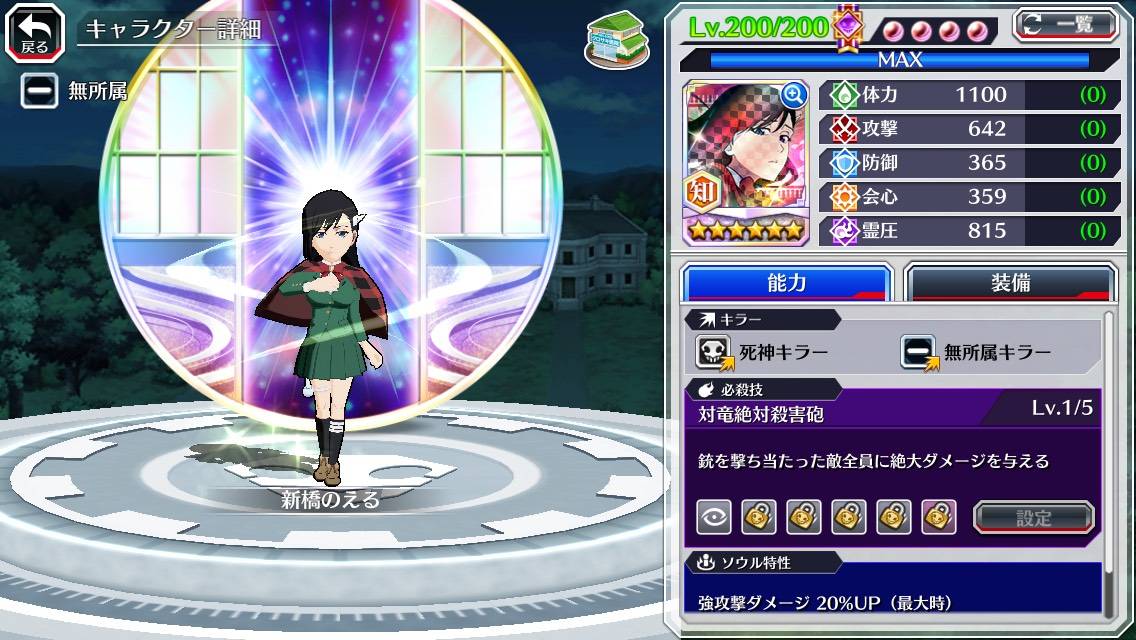This screenshot has width=1136, height=640.
Task: Click the grayed 設定 button
Action: coord(1034,517)
